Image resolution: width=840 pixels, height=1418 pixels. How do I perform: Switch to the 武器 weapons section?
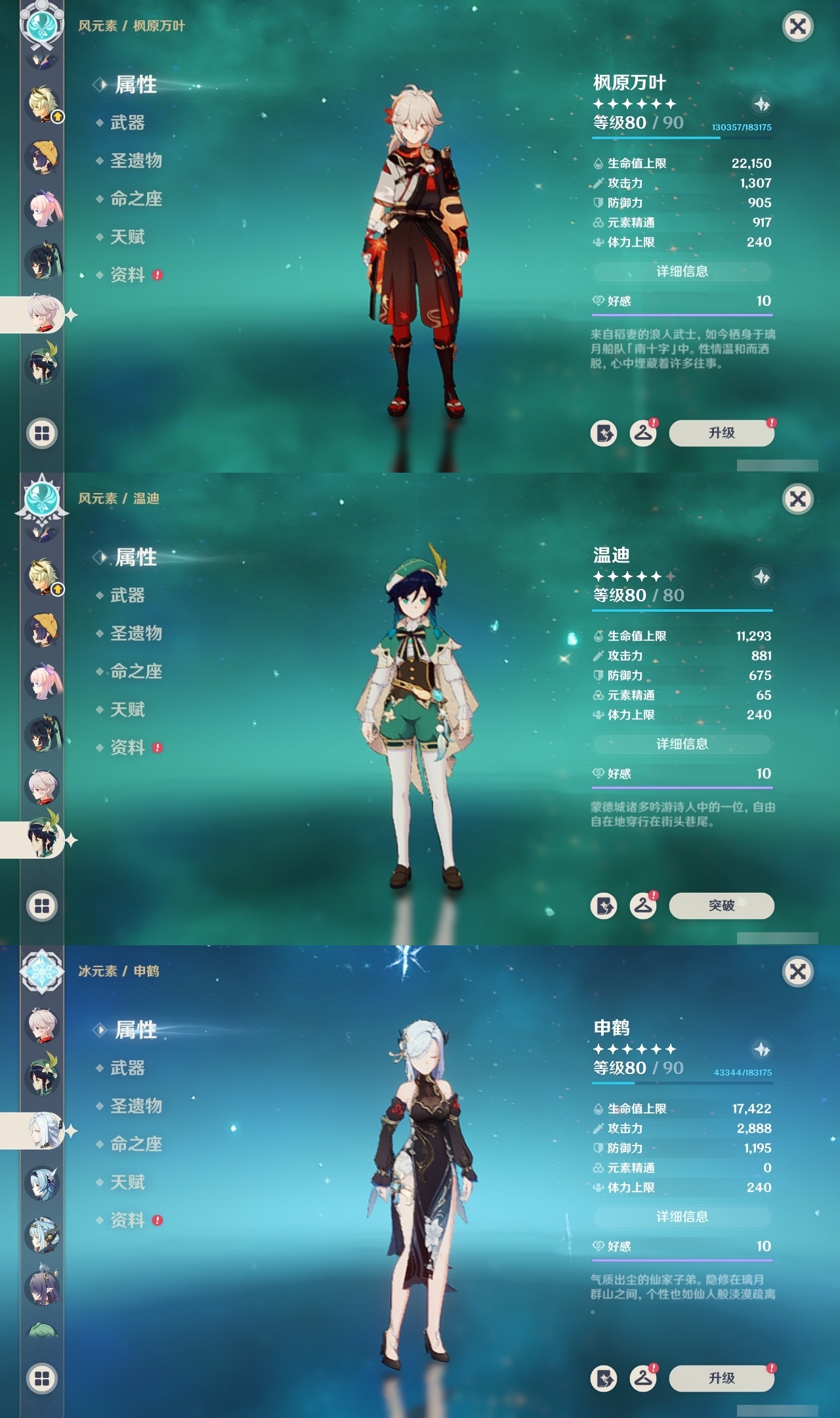point(129,123)
